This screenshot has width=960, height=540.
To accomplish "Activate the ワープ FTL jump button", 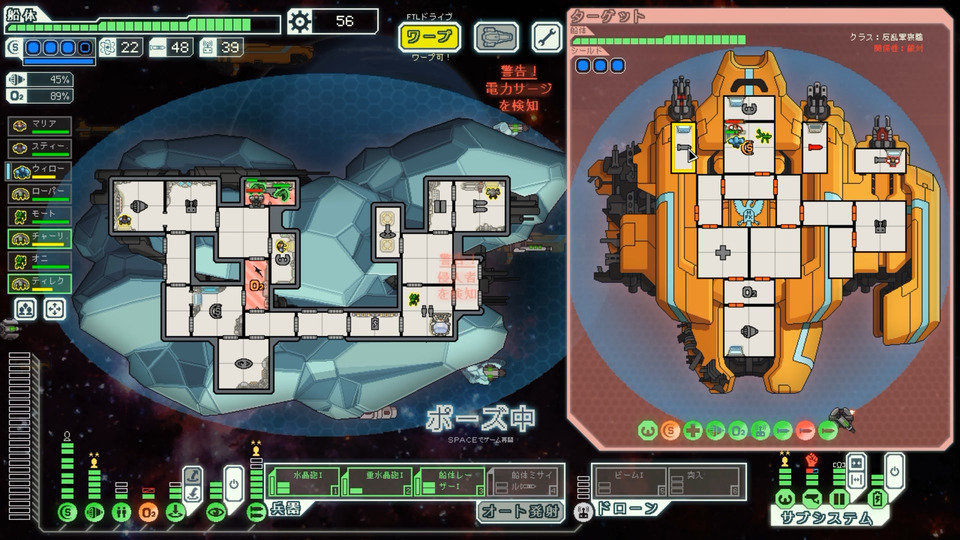I will point(430,38).
